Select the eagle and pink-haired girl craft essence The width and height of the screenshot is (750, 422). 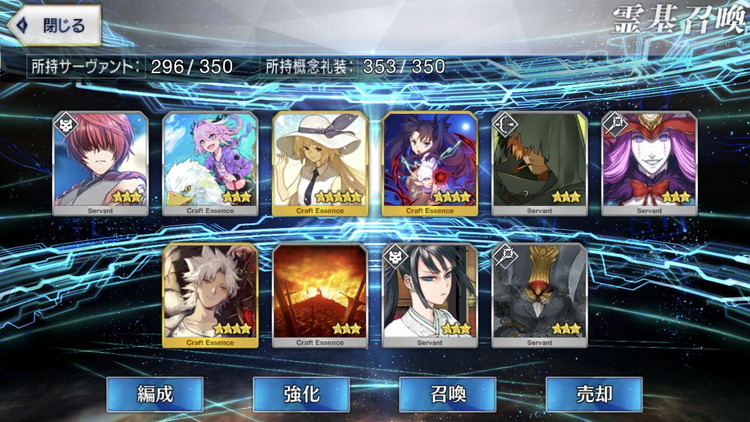(210, 163)
